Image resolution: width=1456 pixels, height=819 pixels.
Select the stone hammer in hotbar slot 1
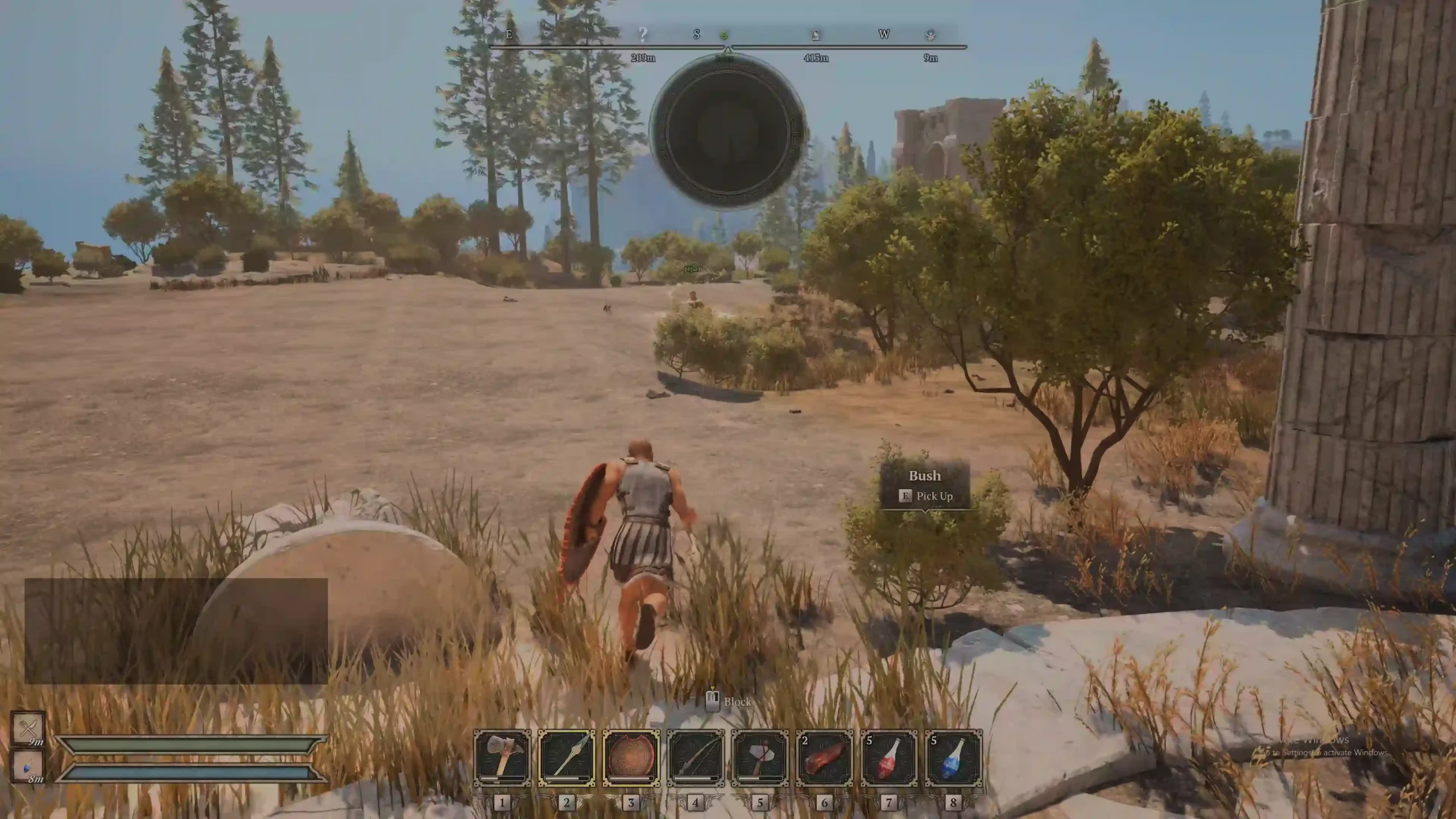point(502,758)
